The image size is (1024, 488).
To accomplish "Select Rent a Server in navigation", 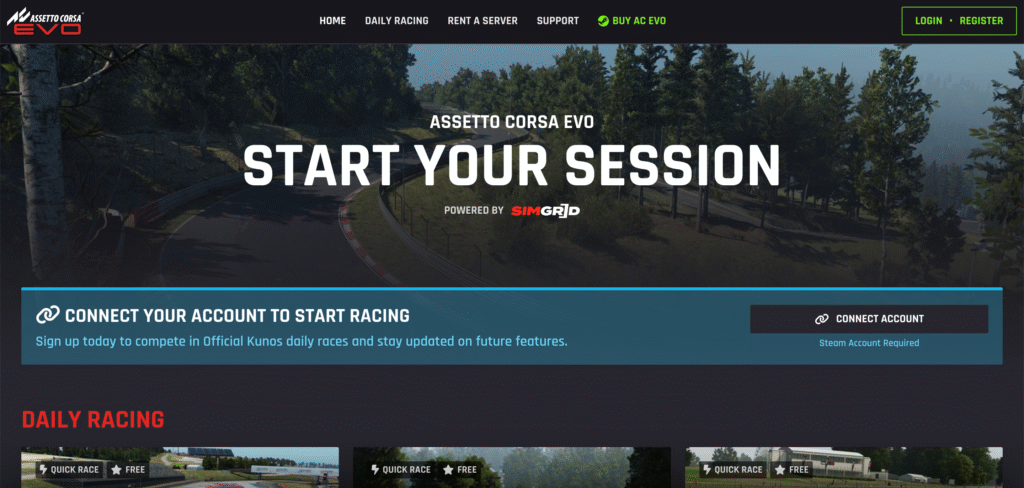I will click(482, 21).
